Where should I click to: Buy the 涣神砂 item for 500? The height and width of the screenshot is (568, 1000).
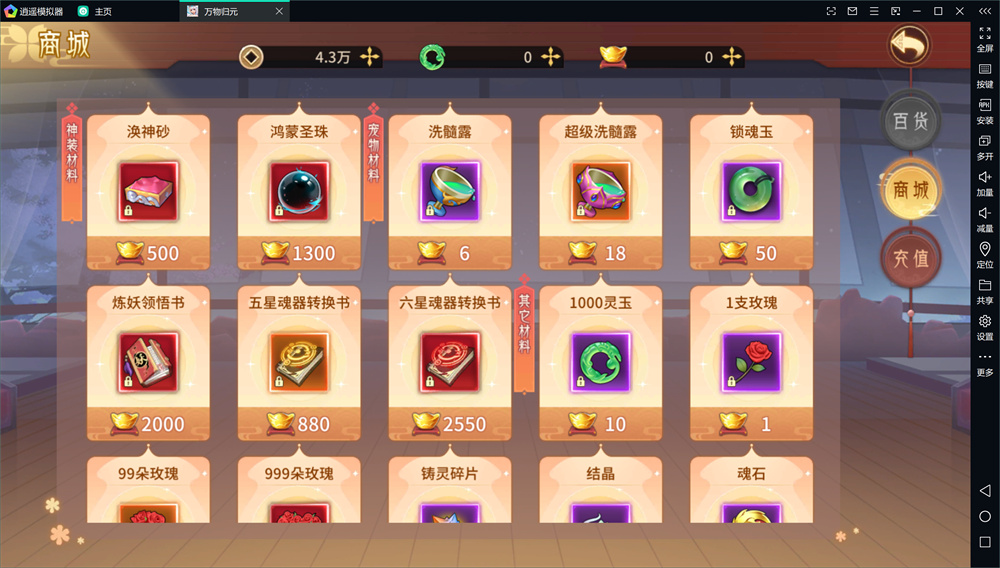click(x=148, y=191)
